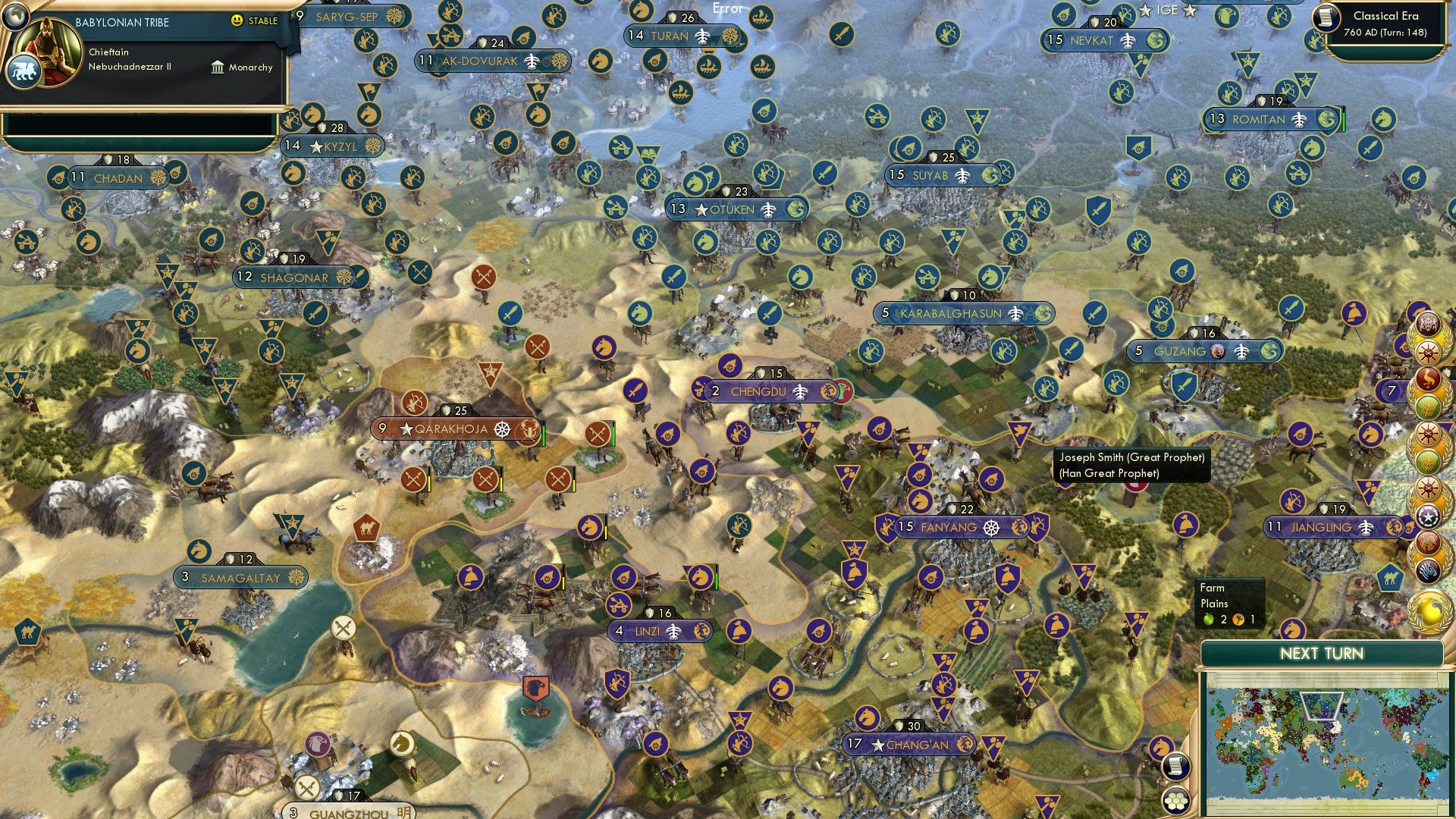
Task: Open the Chang'an city screen from its banner
Action: pos(910,745)
